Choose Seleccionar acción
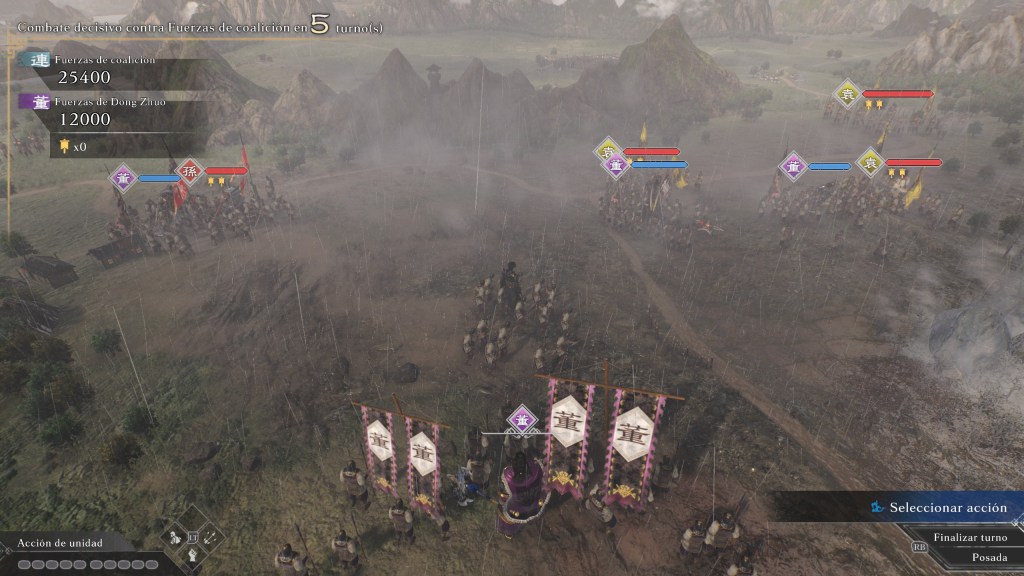 tap(948, 508)
